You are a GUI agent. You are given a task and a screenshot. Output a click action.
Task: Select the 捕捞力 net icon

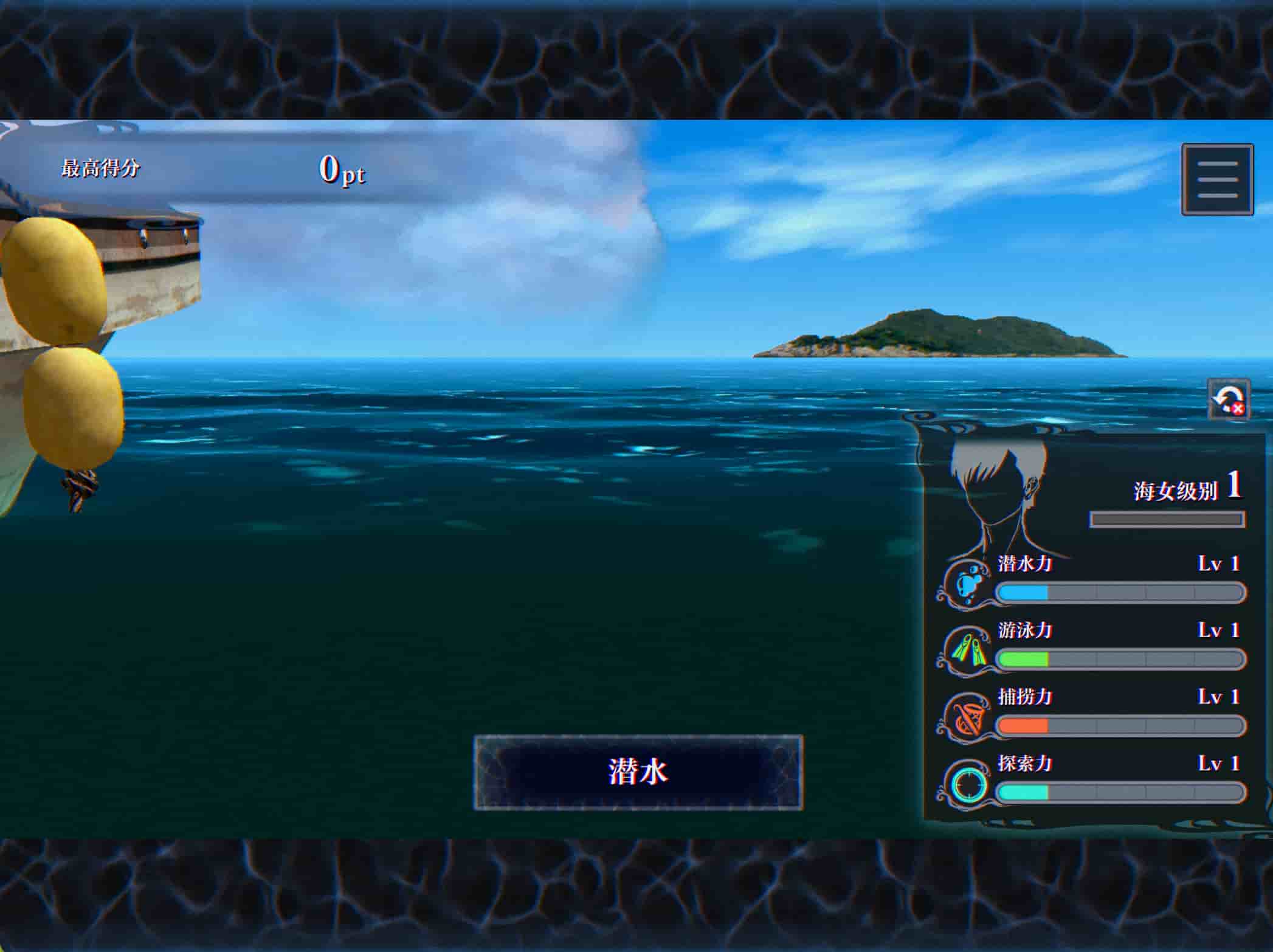[968, 717]
